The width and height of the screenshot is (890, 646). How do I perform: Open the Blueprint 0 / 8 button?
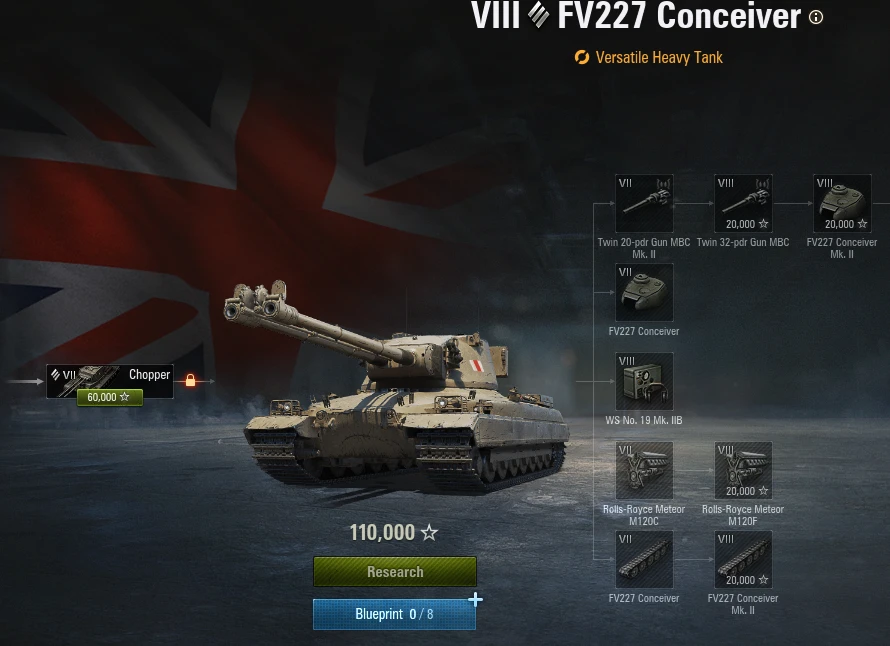[x=394, y=614]
